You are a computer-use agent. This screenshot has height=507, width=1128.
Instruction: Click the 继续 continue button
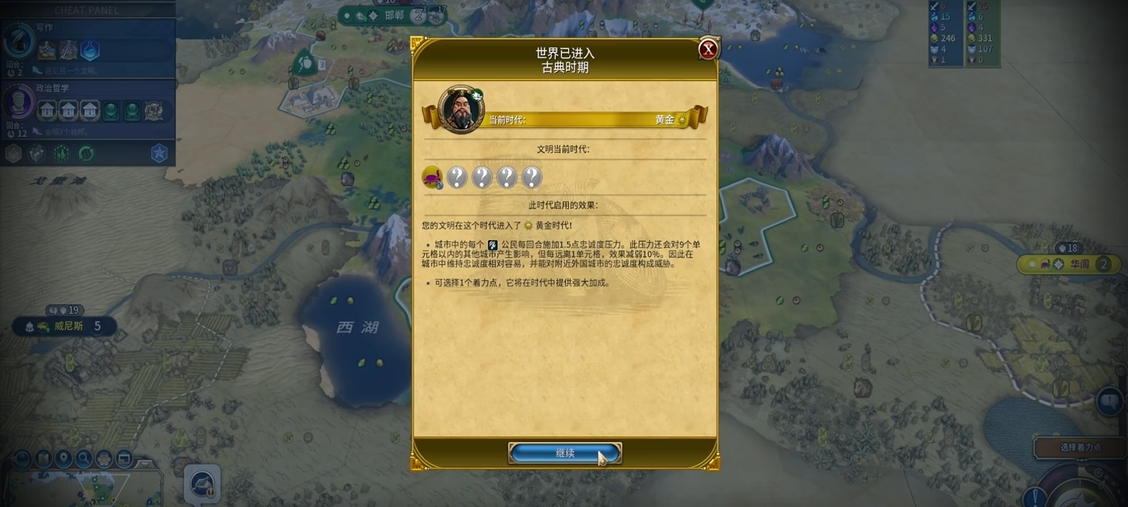click(x=565, y=453)
